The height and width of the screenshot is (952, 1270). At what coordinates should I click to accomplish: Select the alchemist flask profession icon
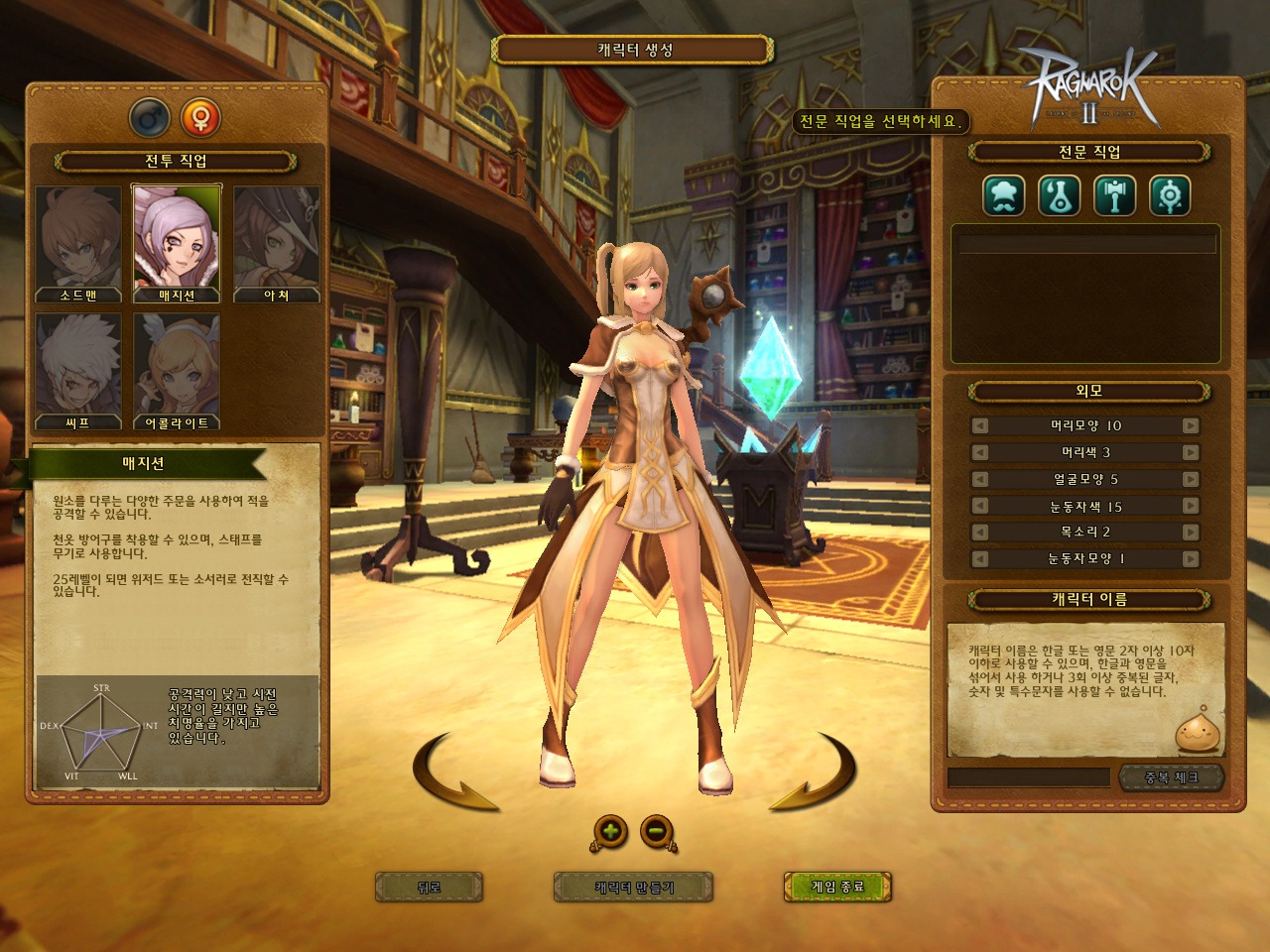pos(1059,195)
